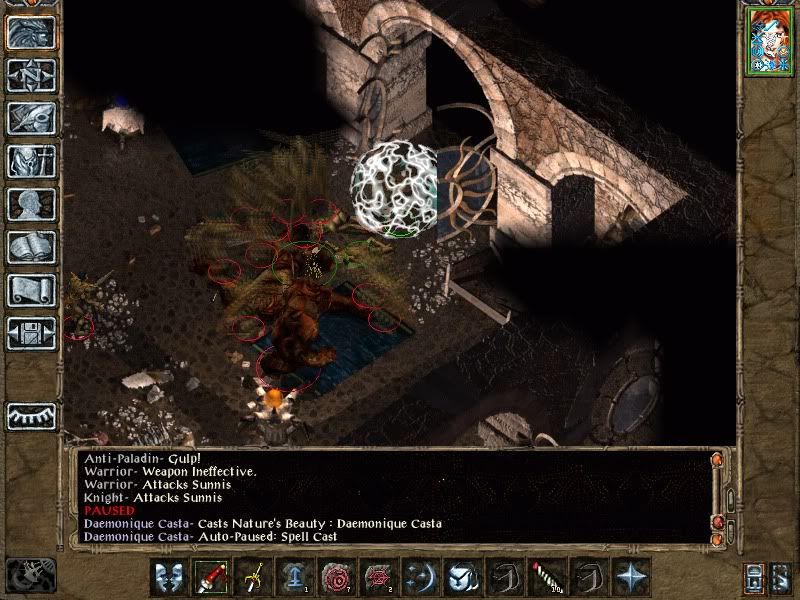Open the mage spellbook

(31, 247)
